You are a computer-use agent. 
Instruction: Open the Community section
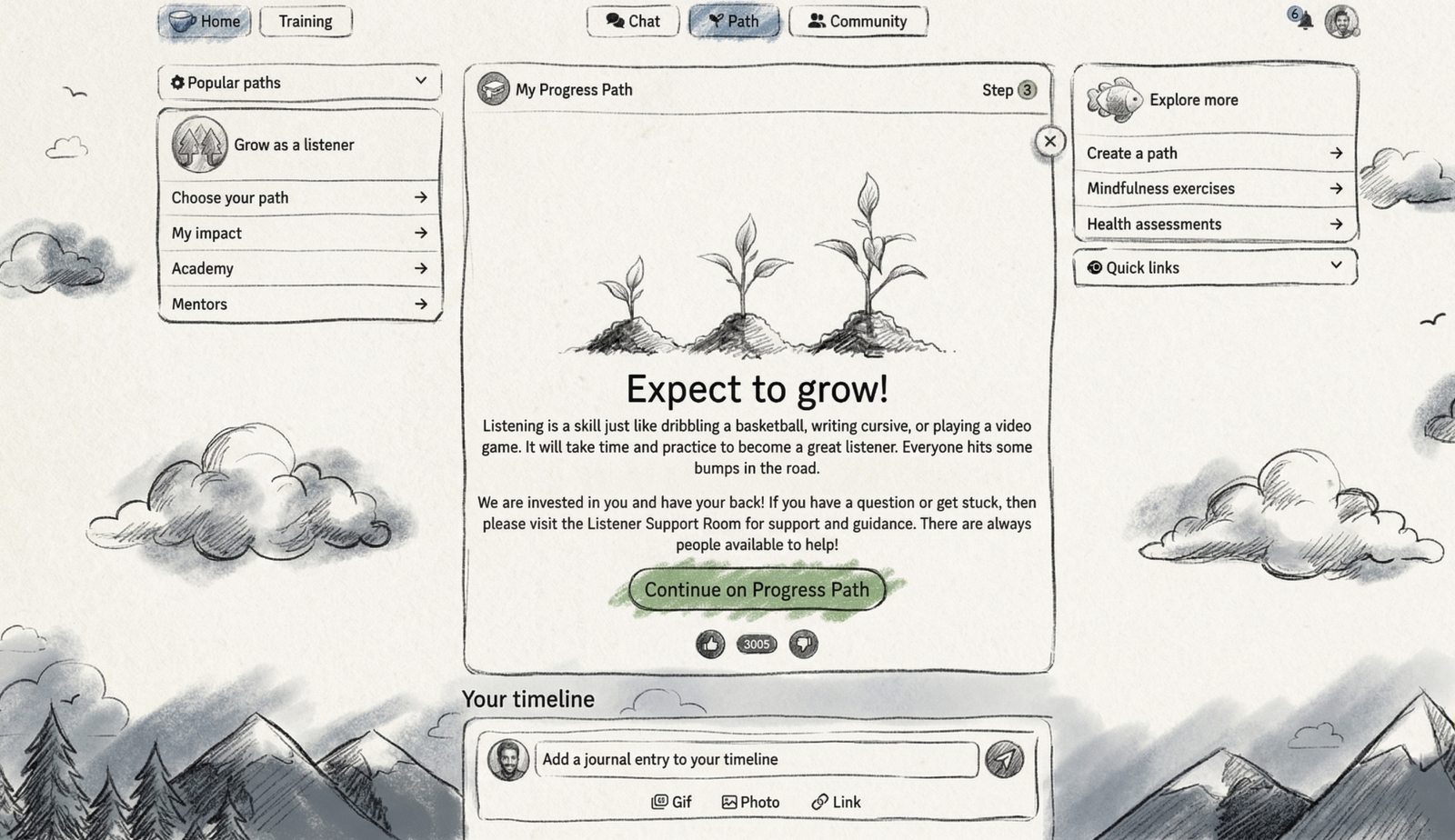[858, 20]
